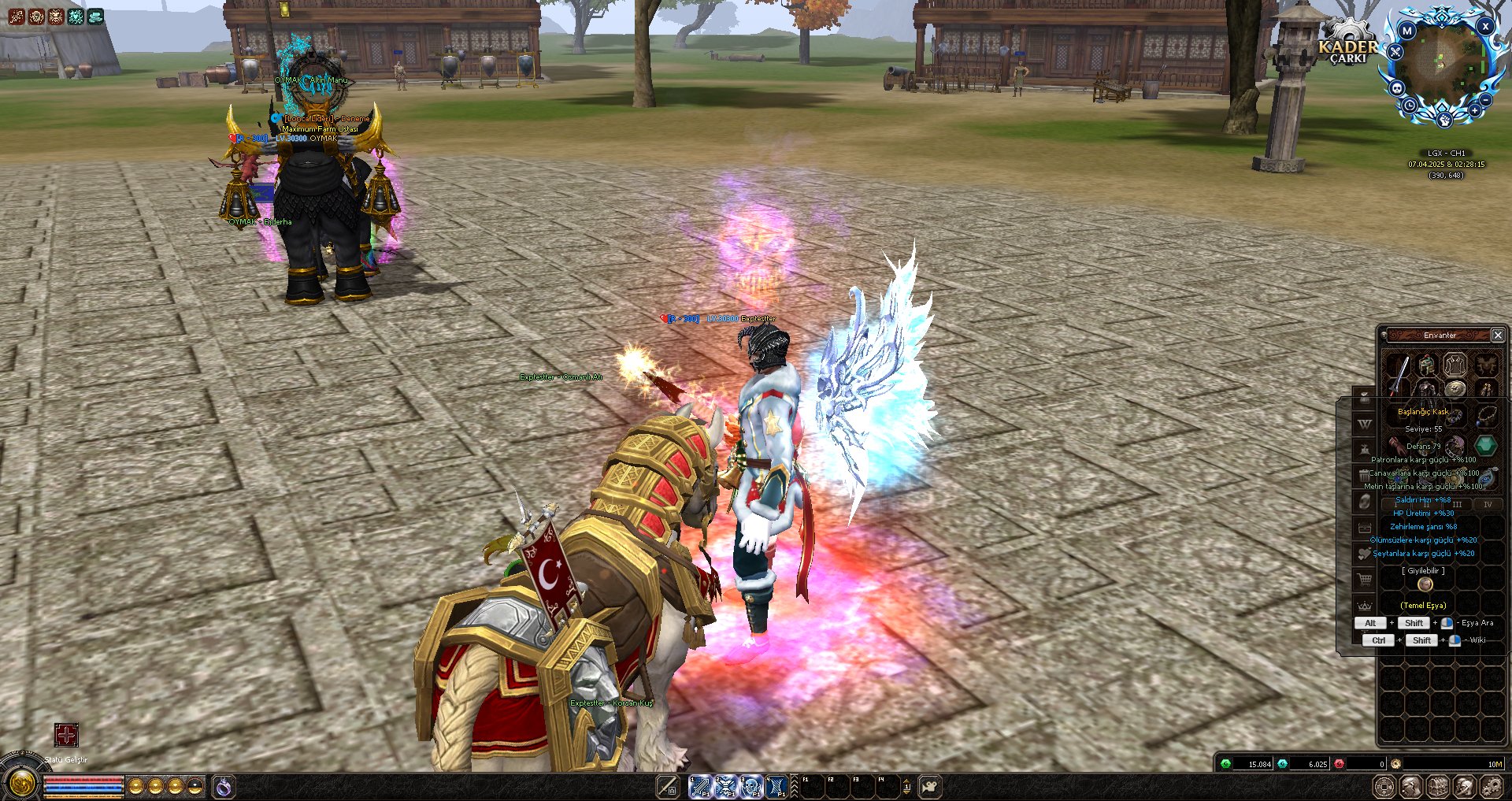Image resolution: width=1512 pixels, height=801 pixels.
Task: Click the green gem currency icon
Action: pos(1225,764)
